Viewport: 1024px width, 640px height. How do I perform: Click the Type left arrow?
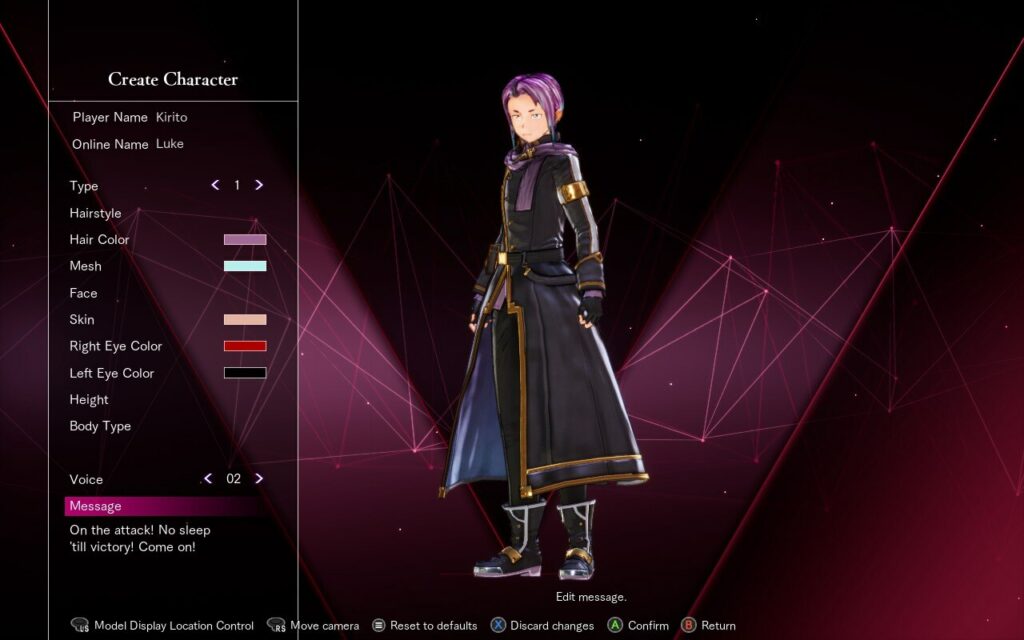(x=215, y=185)
